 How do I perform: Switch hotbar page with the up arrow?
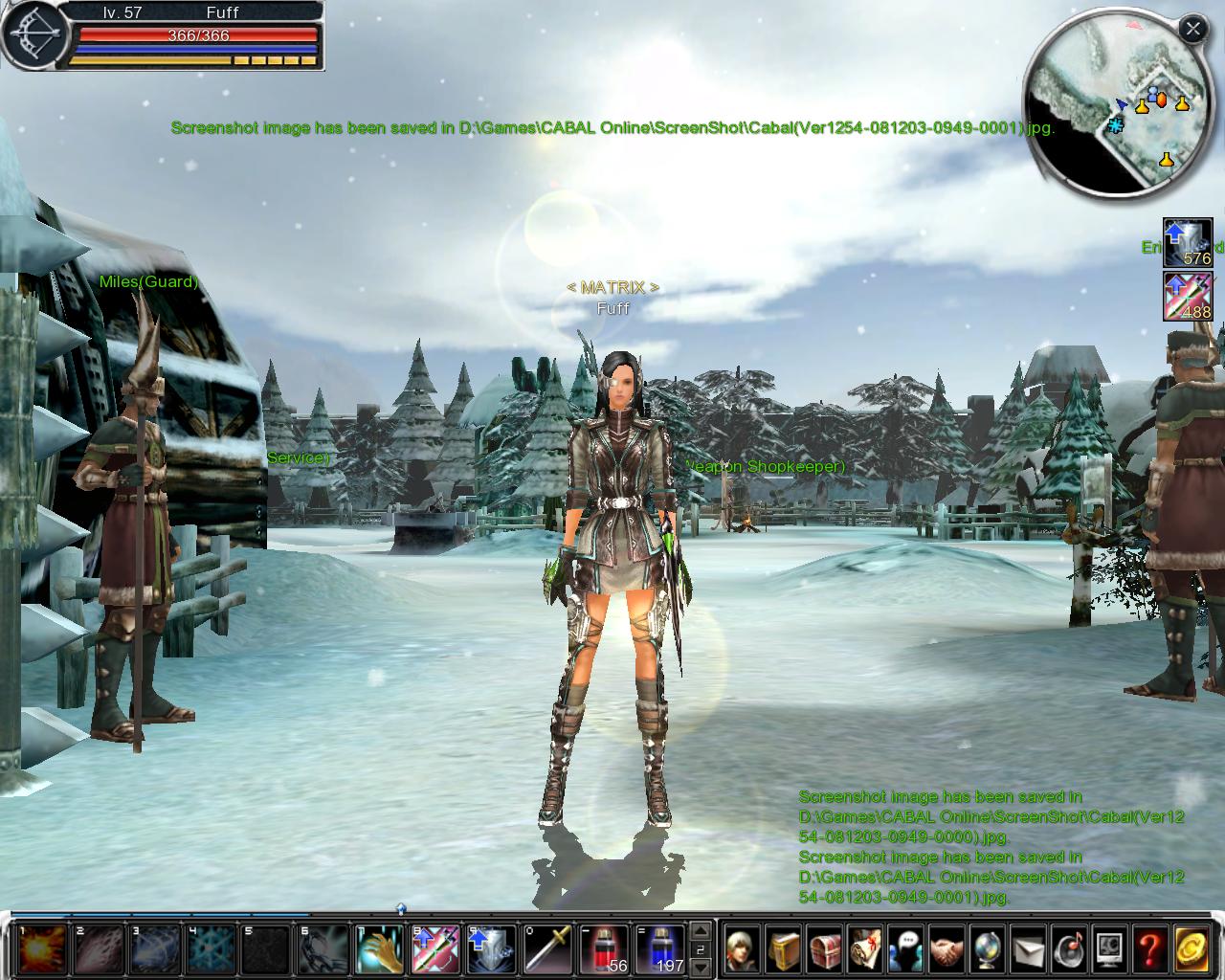coord(702,931)
